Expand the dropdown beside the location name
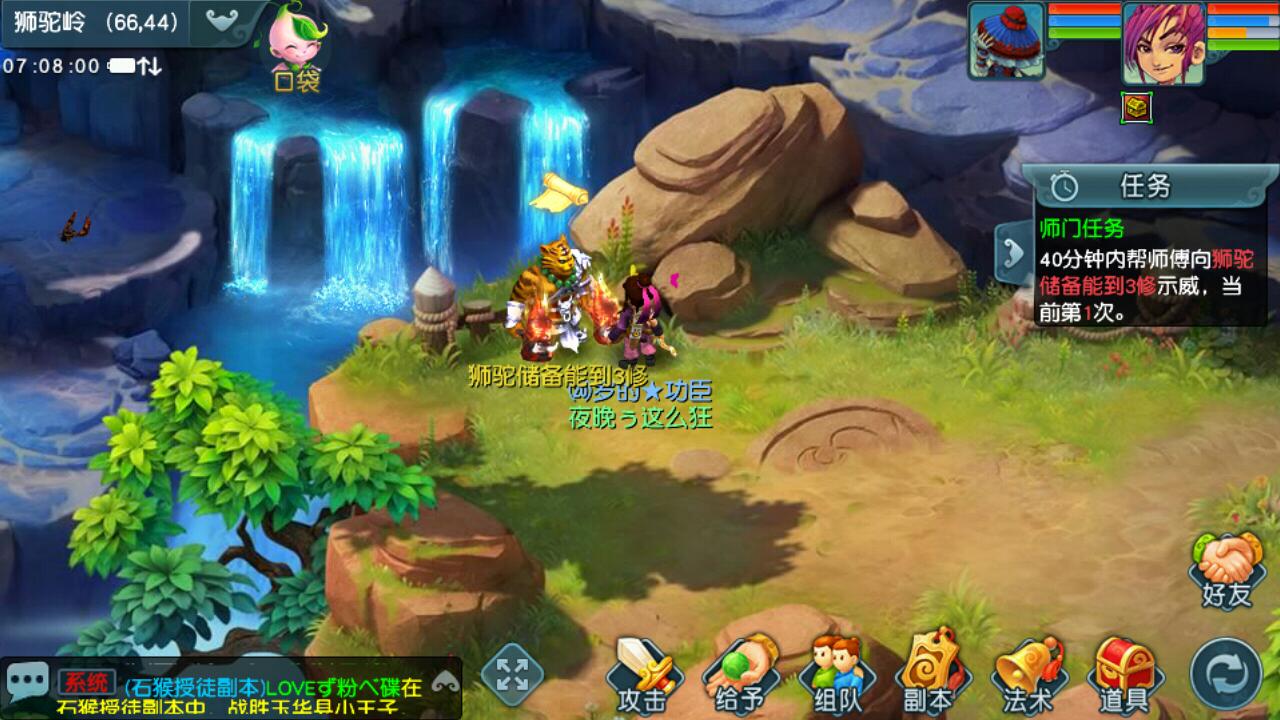Screen dimensions: 1280x720 (x=224, y=21)
